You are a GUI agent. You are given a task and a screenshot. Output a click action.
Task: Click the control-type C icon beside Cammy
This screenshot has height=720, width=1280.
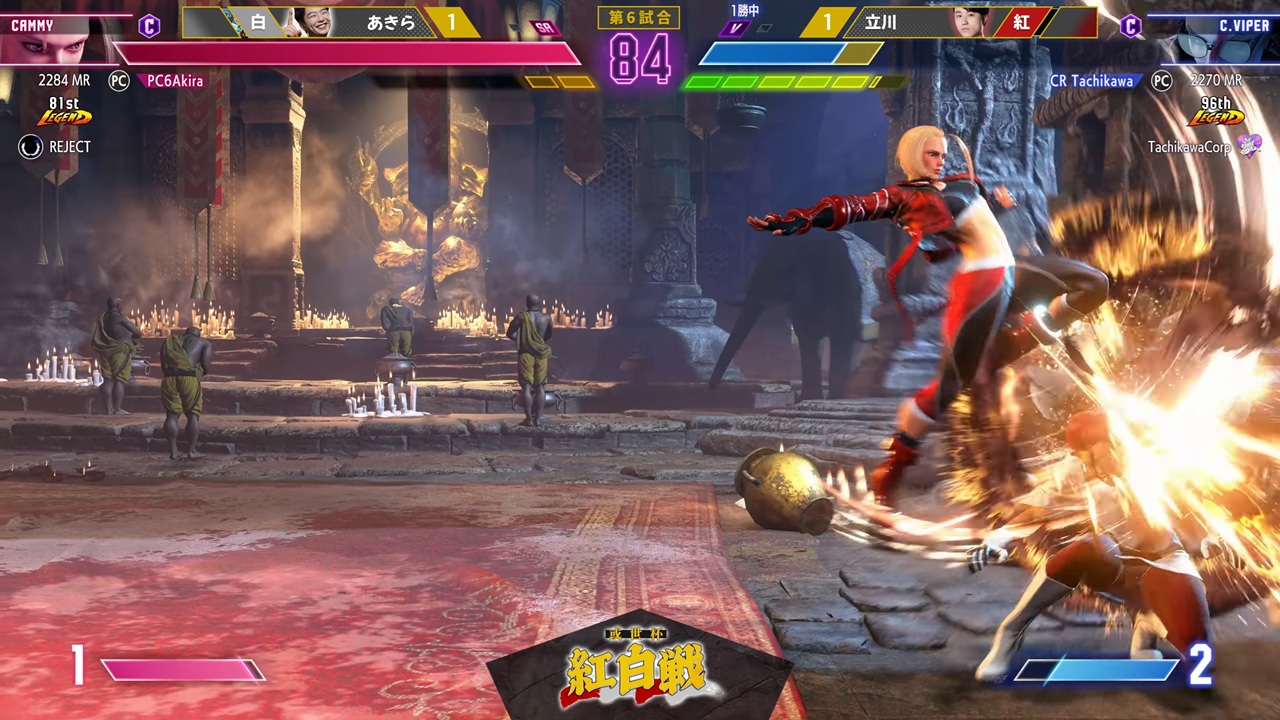(149, 26)
